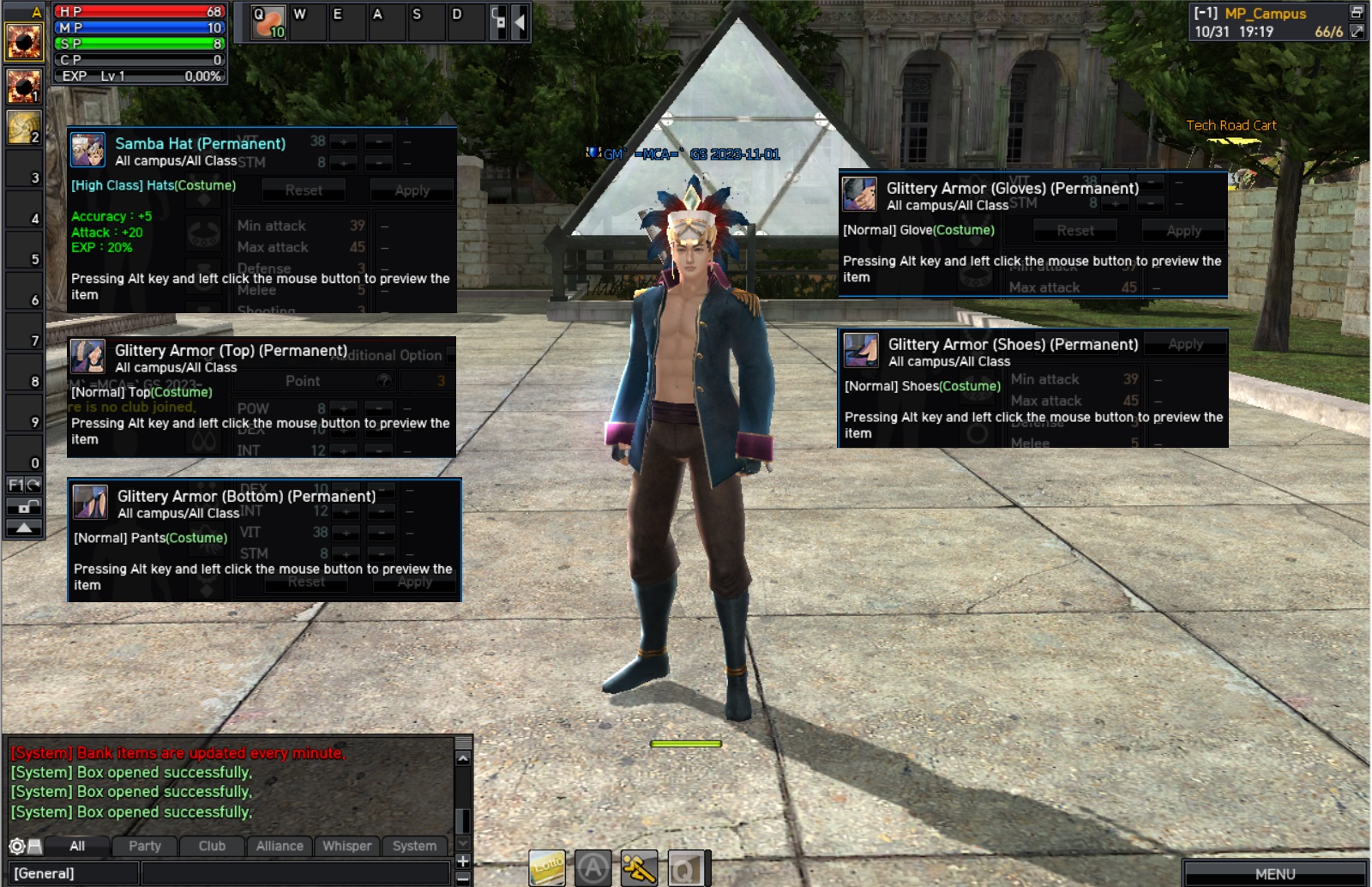1372x887 pixels.
Task: Open the chat settings gear icon
Action: [16, 846]
